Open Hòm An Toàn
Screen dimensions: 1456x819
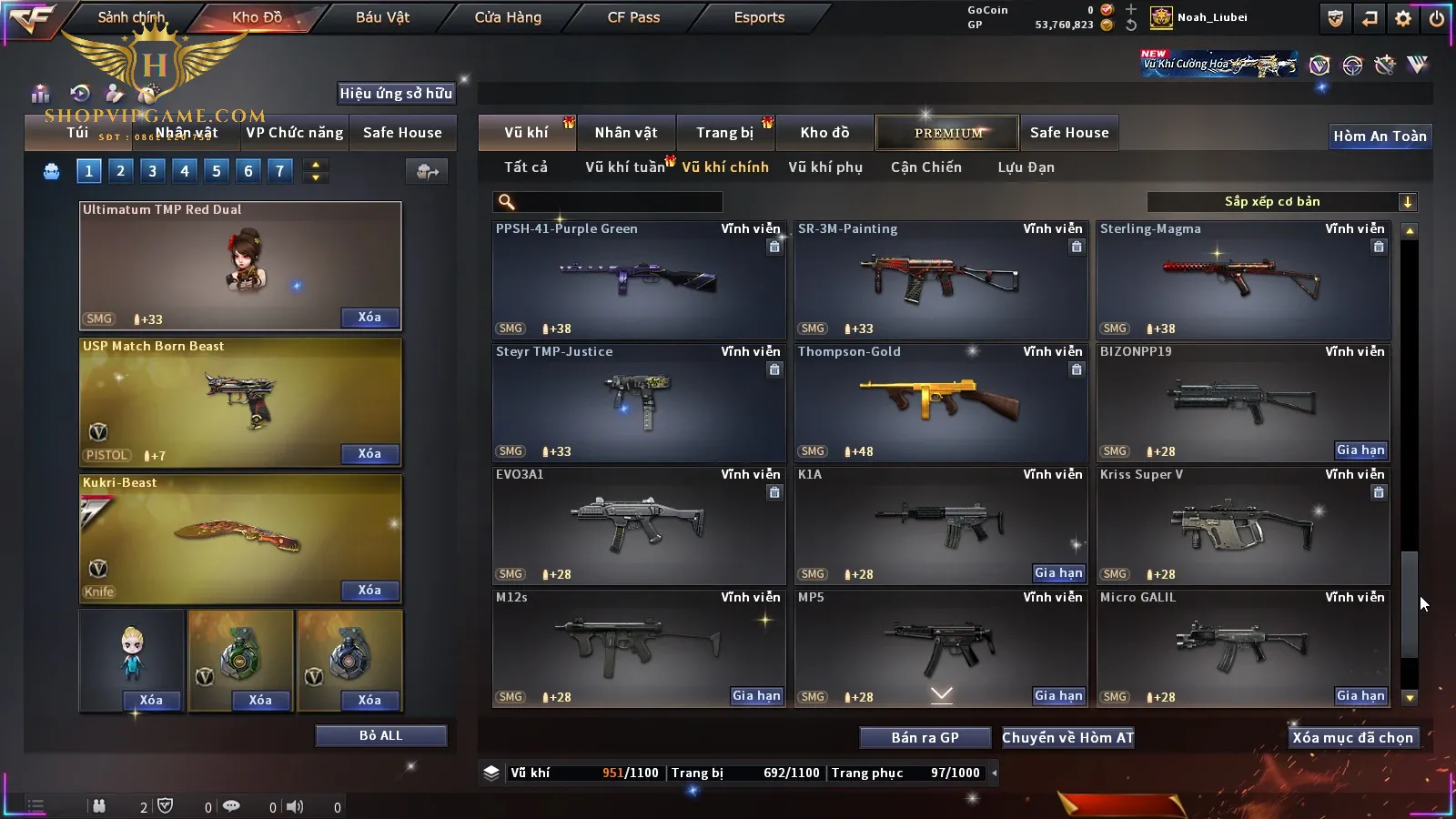click(x=1380, y=136)
